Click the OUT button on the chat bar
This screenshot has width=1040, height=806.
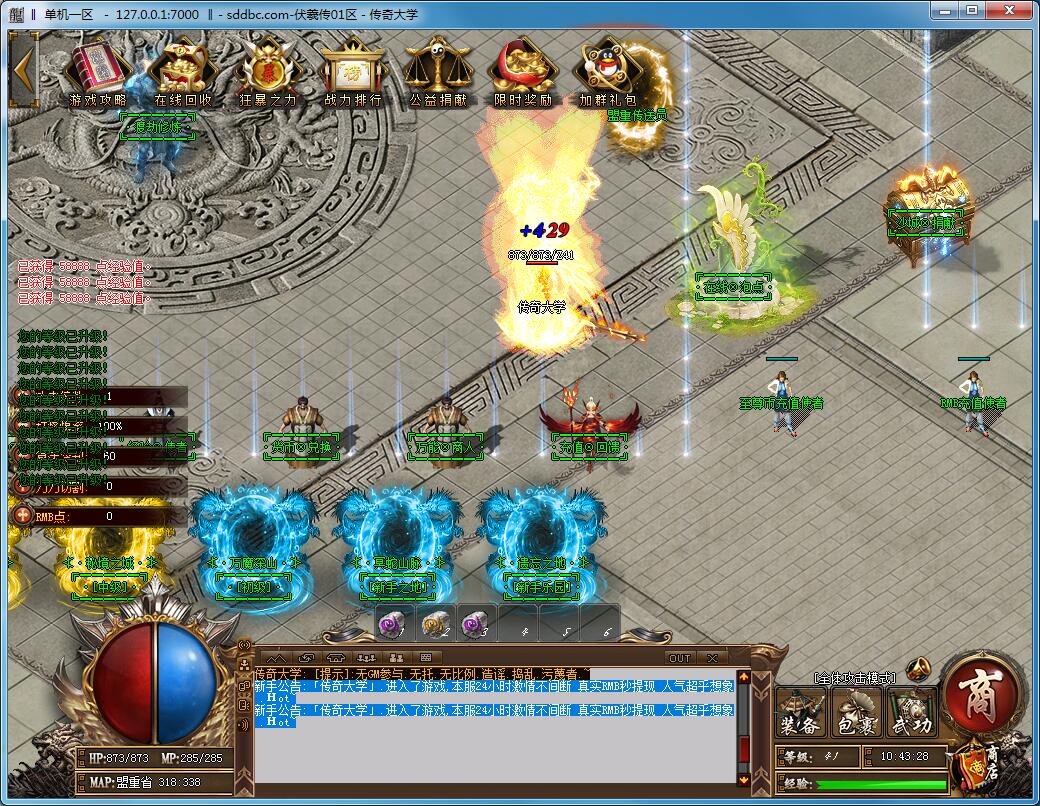click(680, 658)
